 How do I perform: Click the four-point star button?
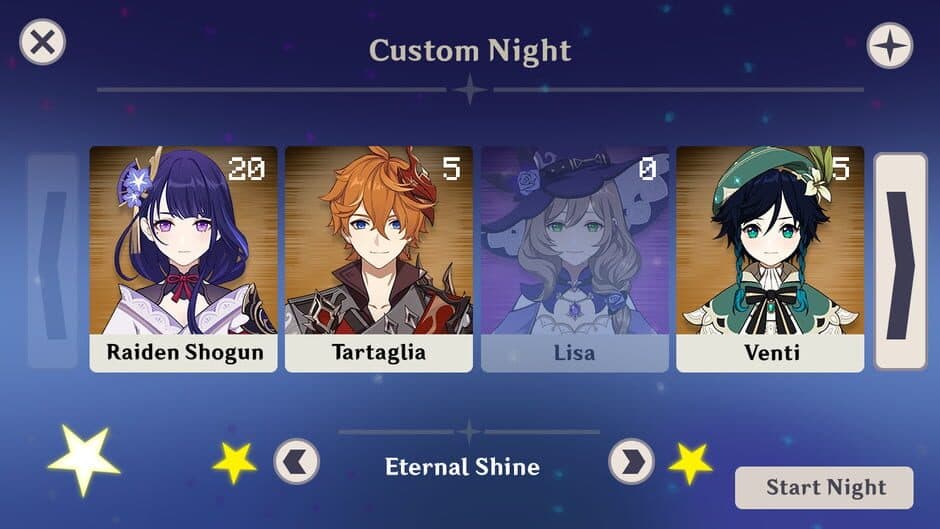click(x=889, y=46)
